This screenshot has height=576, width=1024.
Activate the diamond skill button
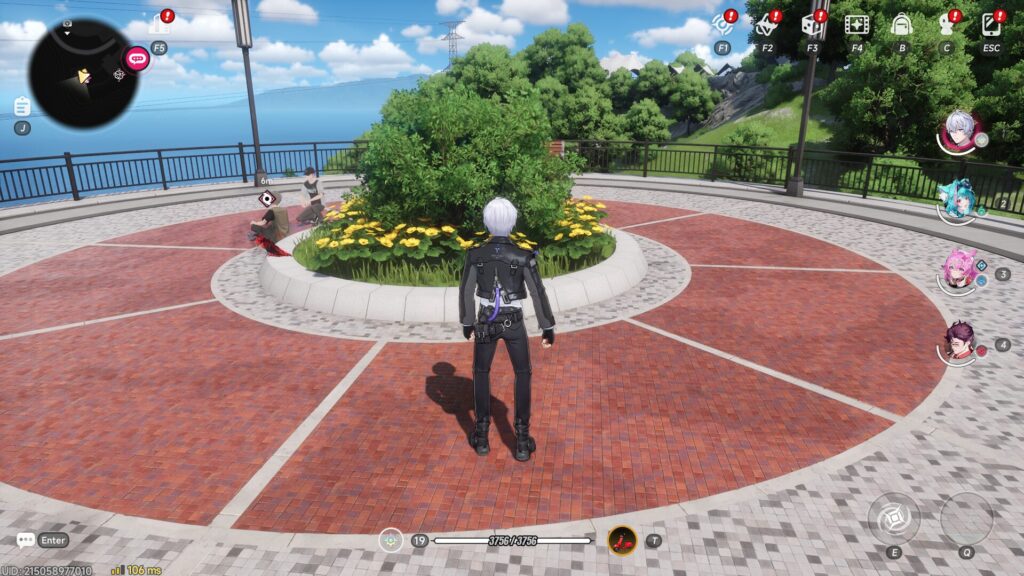pos(893,518)
